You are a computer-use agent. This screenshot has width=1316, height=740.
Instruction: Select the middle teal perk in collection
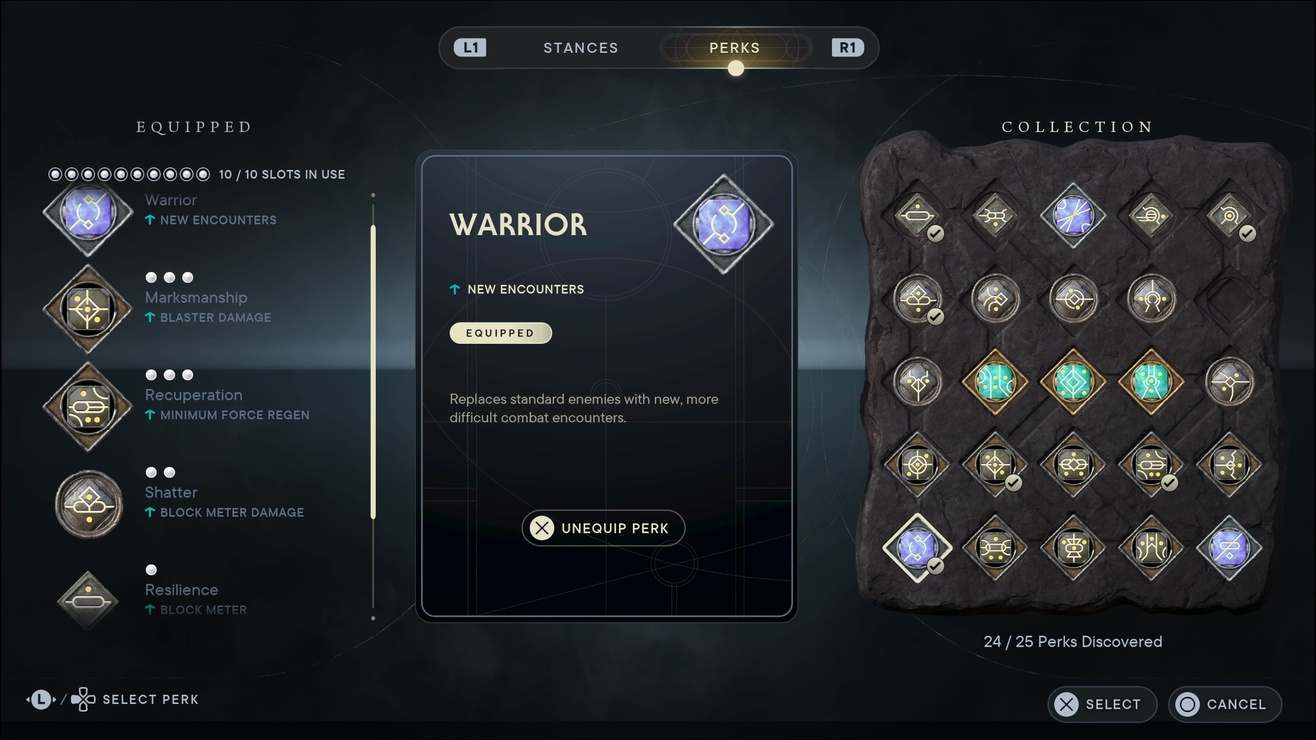1072,381
